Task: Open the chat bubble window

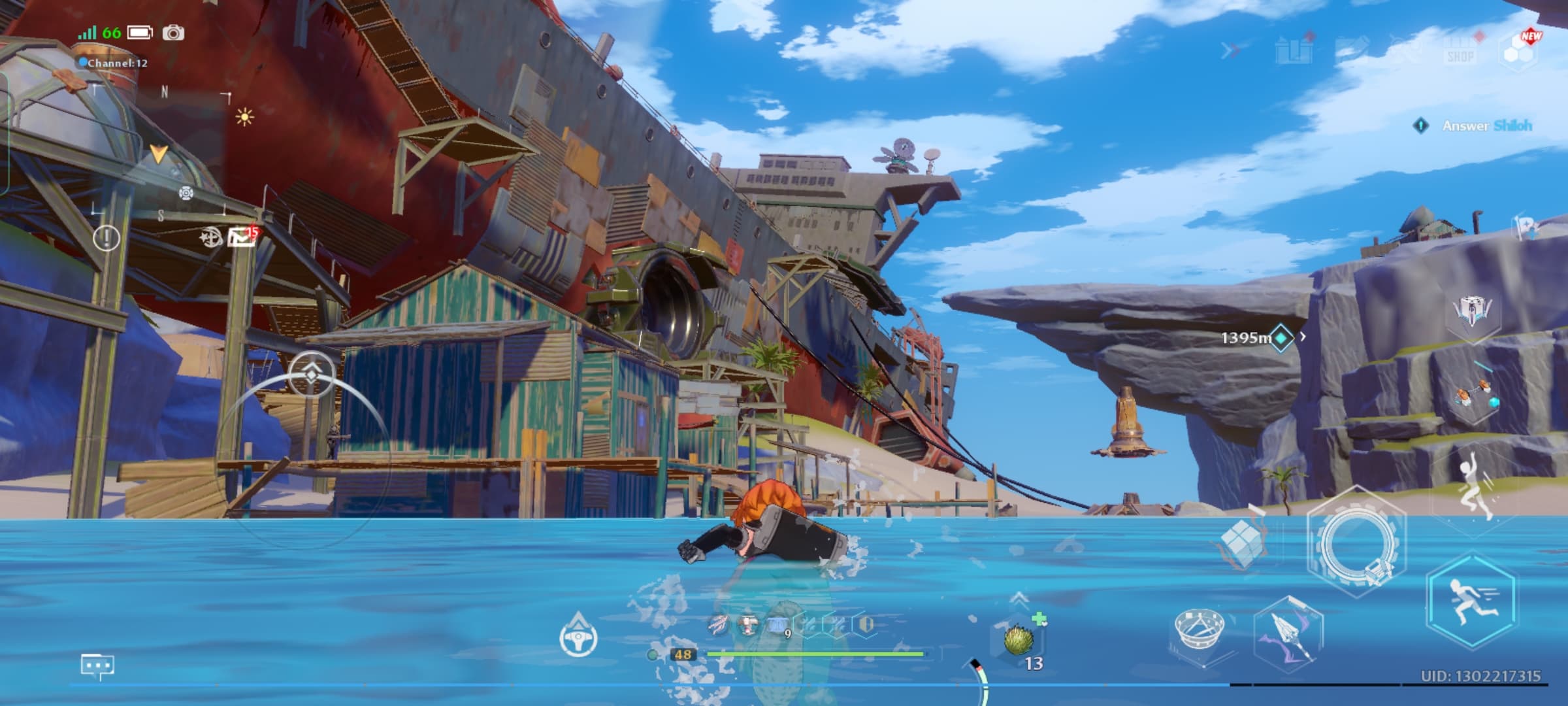Action: pos(97,666)
